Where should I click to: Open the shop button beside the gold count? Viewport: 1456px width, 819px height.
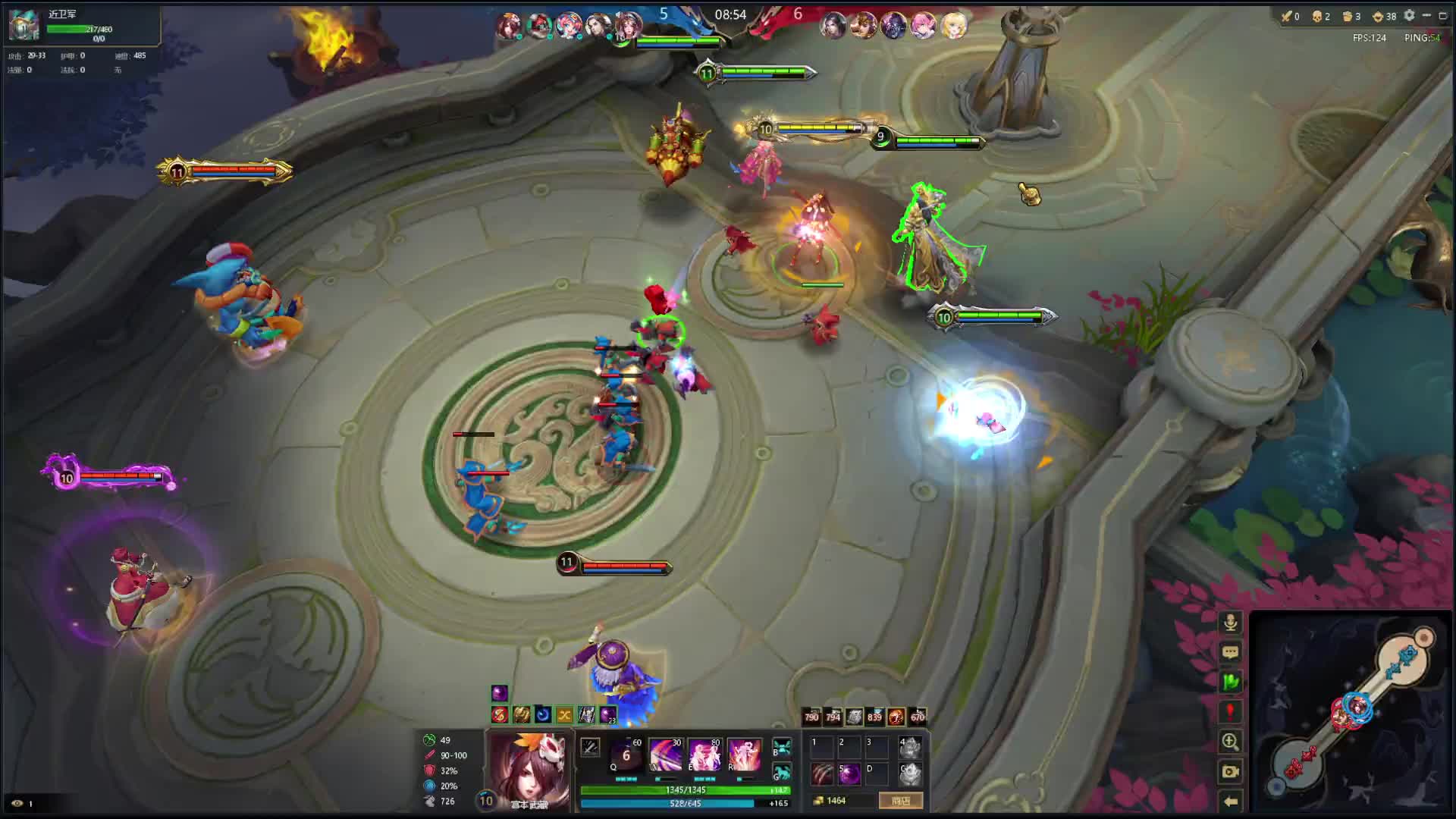pyautogui.click(x=901, y=801)
